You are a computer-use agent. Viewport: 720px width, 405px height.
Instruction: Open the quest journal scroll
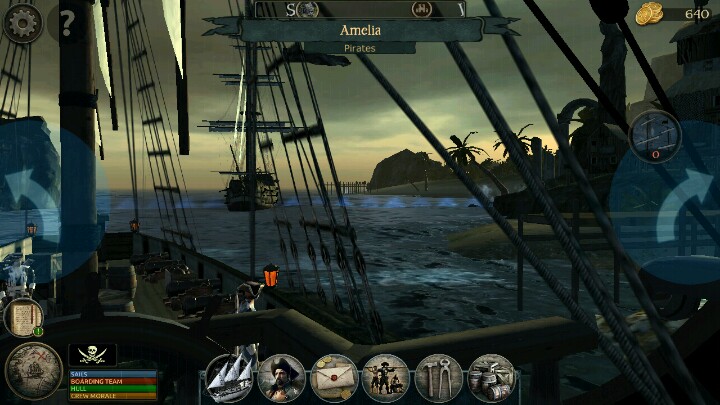pyautogui.click(x=21, y=317)
